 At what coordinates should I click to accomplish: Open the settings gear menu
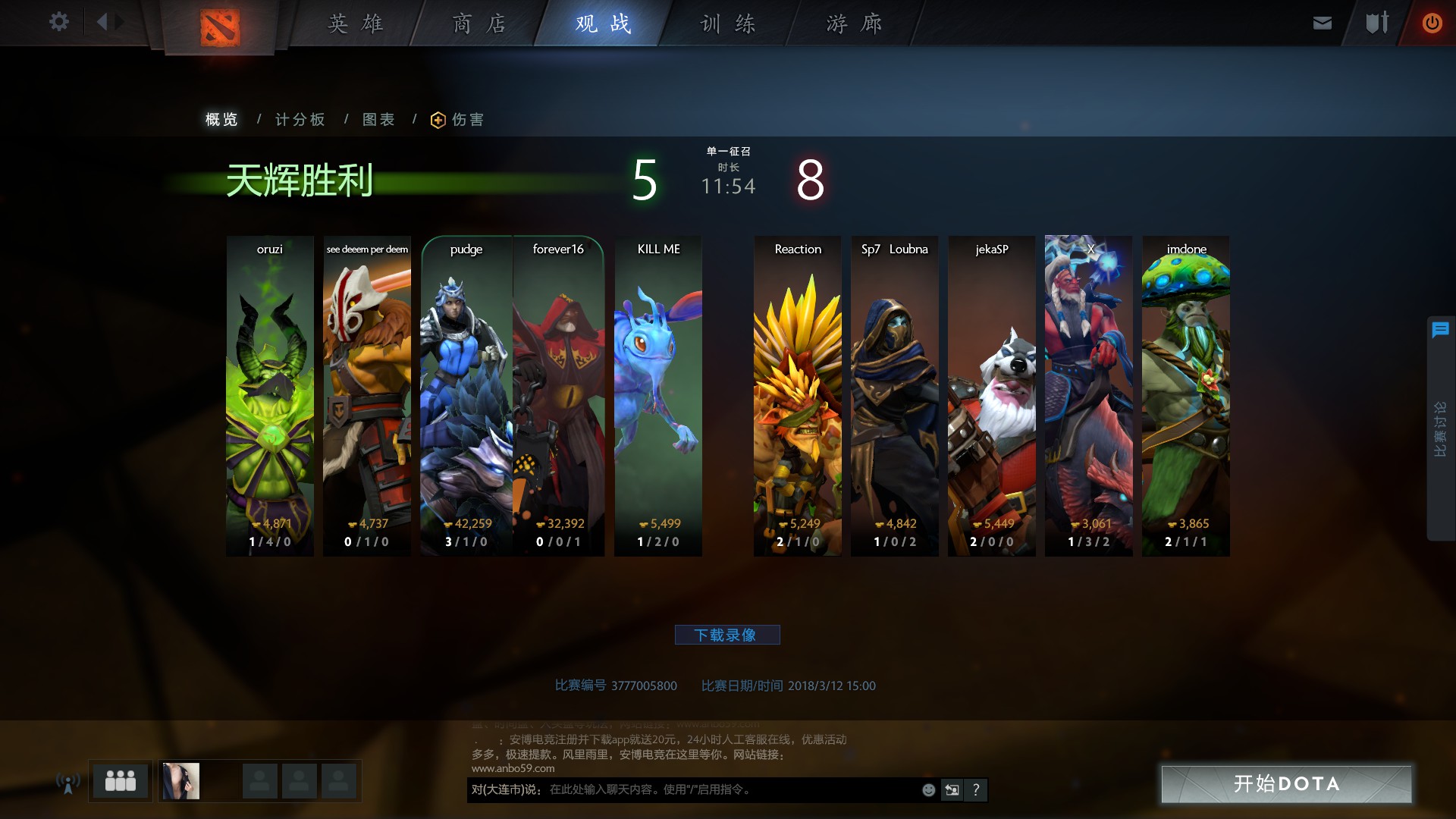click(x=59, y=22)
